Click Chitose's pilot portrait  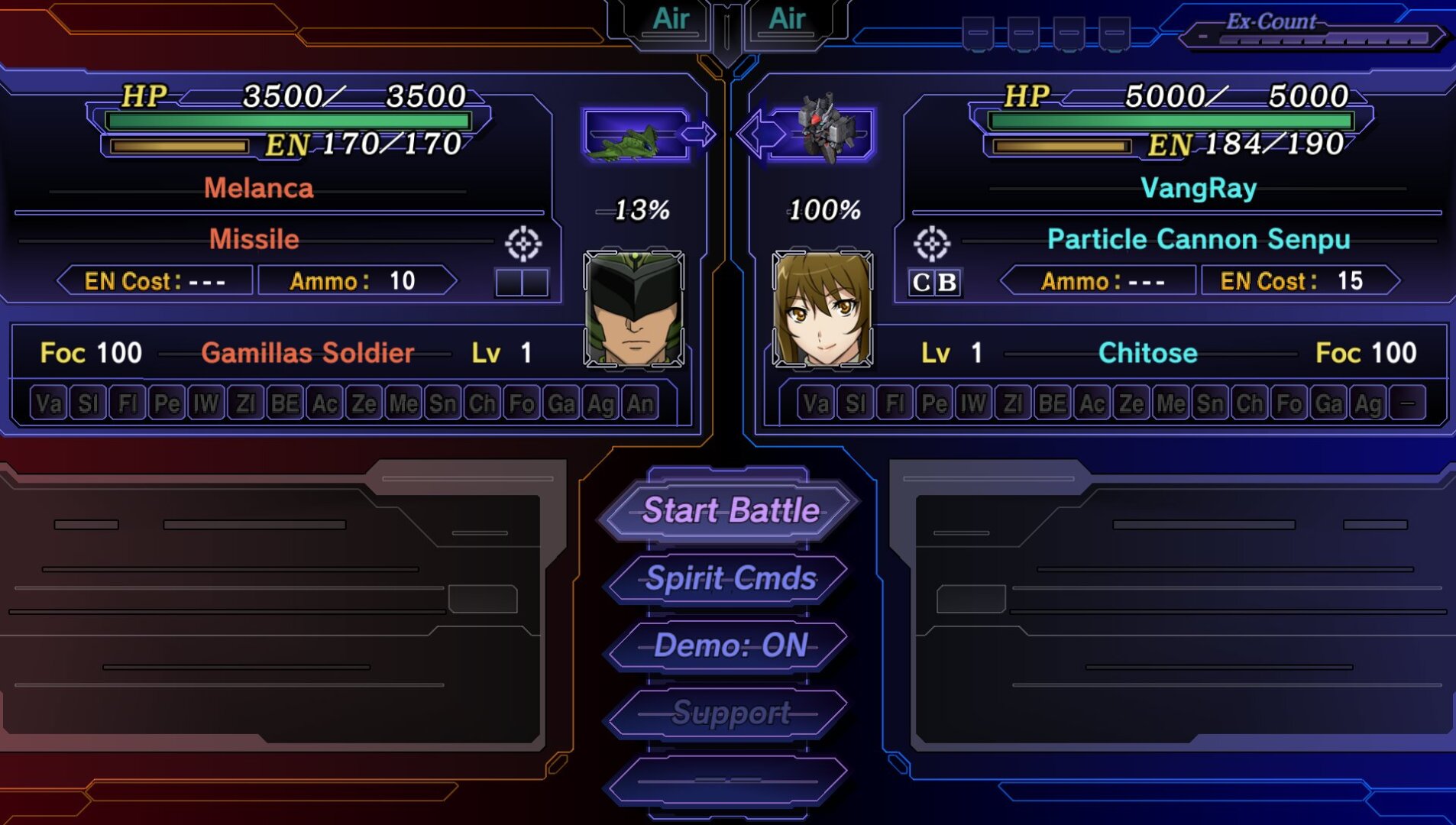click(x=822, y=309)
